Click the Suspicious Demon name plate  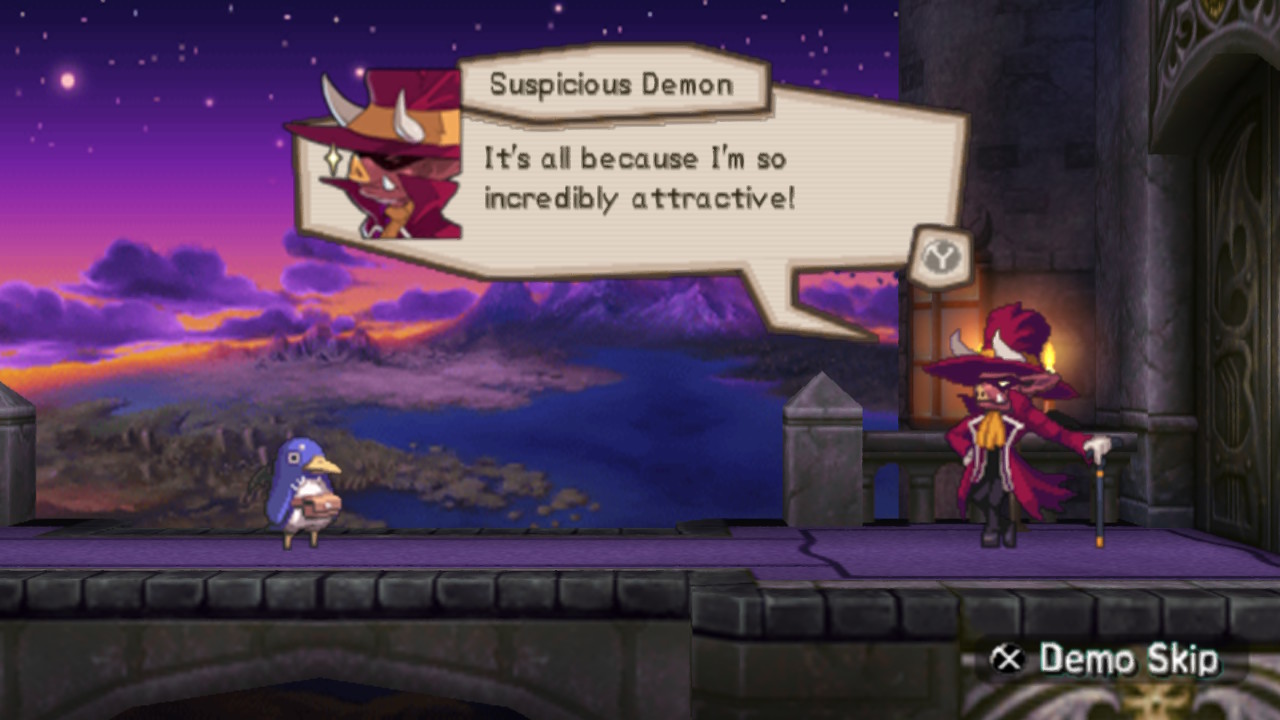click(x=613, y=85)
